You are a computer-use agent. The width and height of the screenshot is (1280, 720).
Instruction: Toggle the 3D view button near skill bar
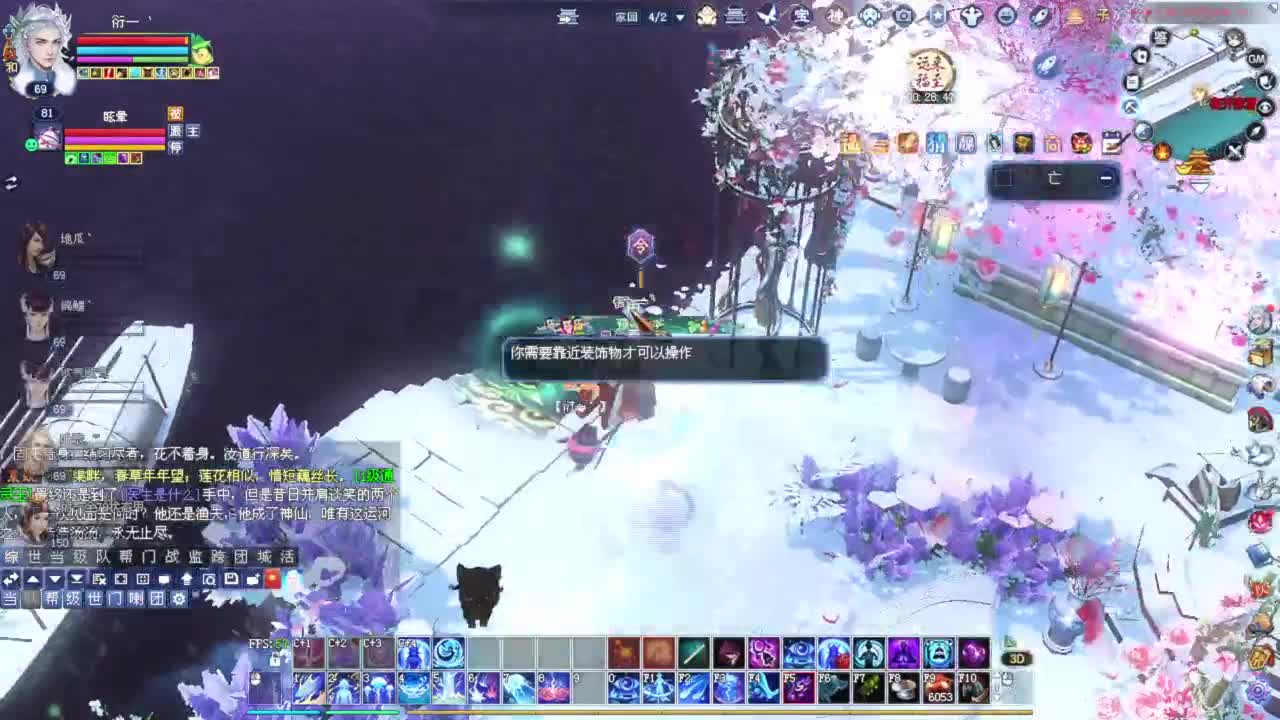click(x=1019, y=658)
